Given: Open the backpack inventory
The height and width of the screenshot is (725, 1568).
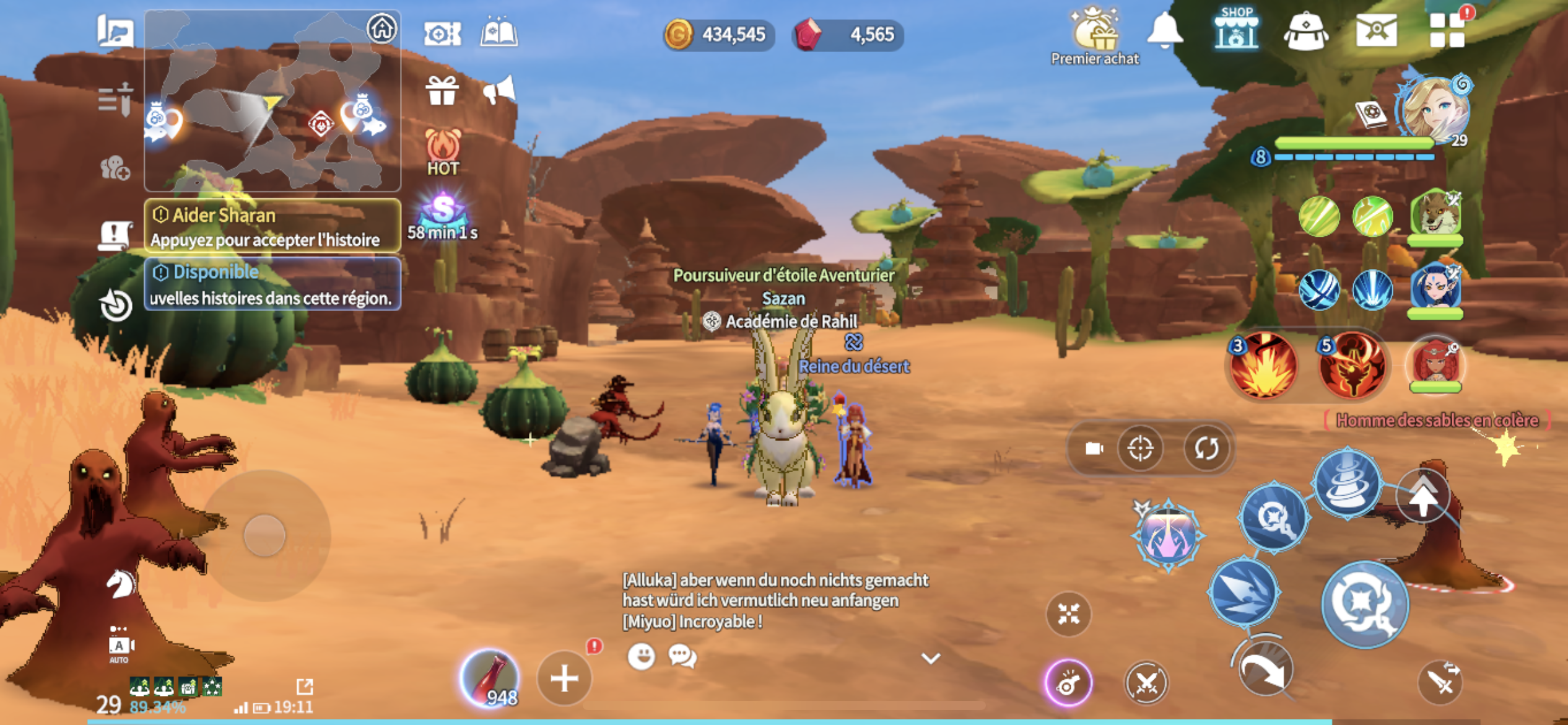Looking at the screenshot, I should (1305, 31).
